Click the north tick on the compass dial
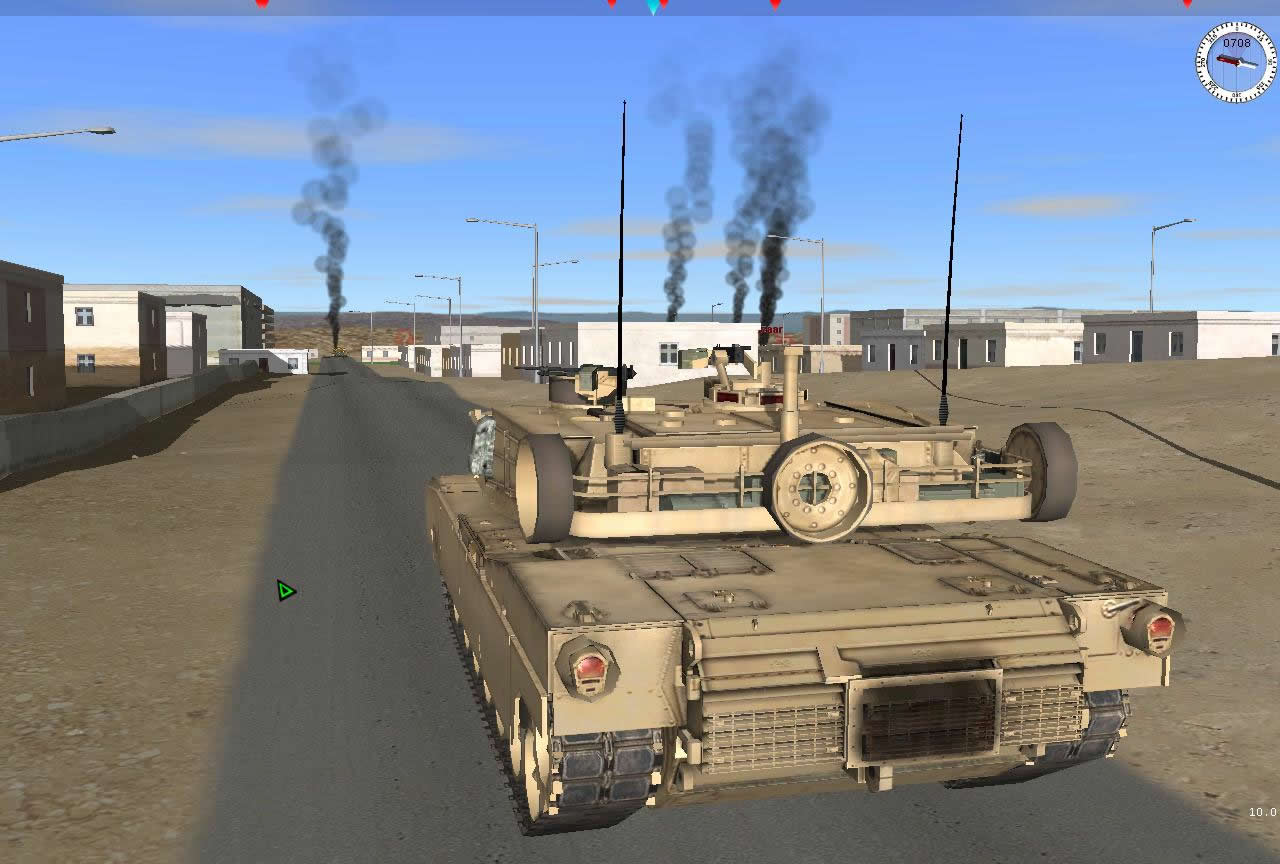This screenshot has height=864, width=1280. point(1236,26)
